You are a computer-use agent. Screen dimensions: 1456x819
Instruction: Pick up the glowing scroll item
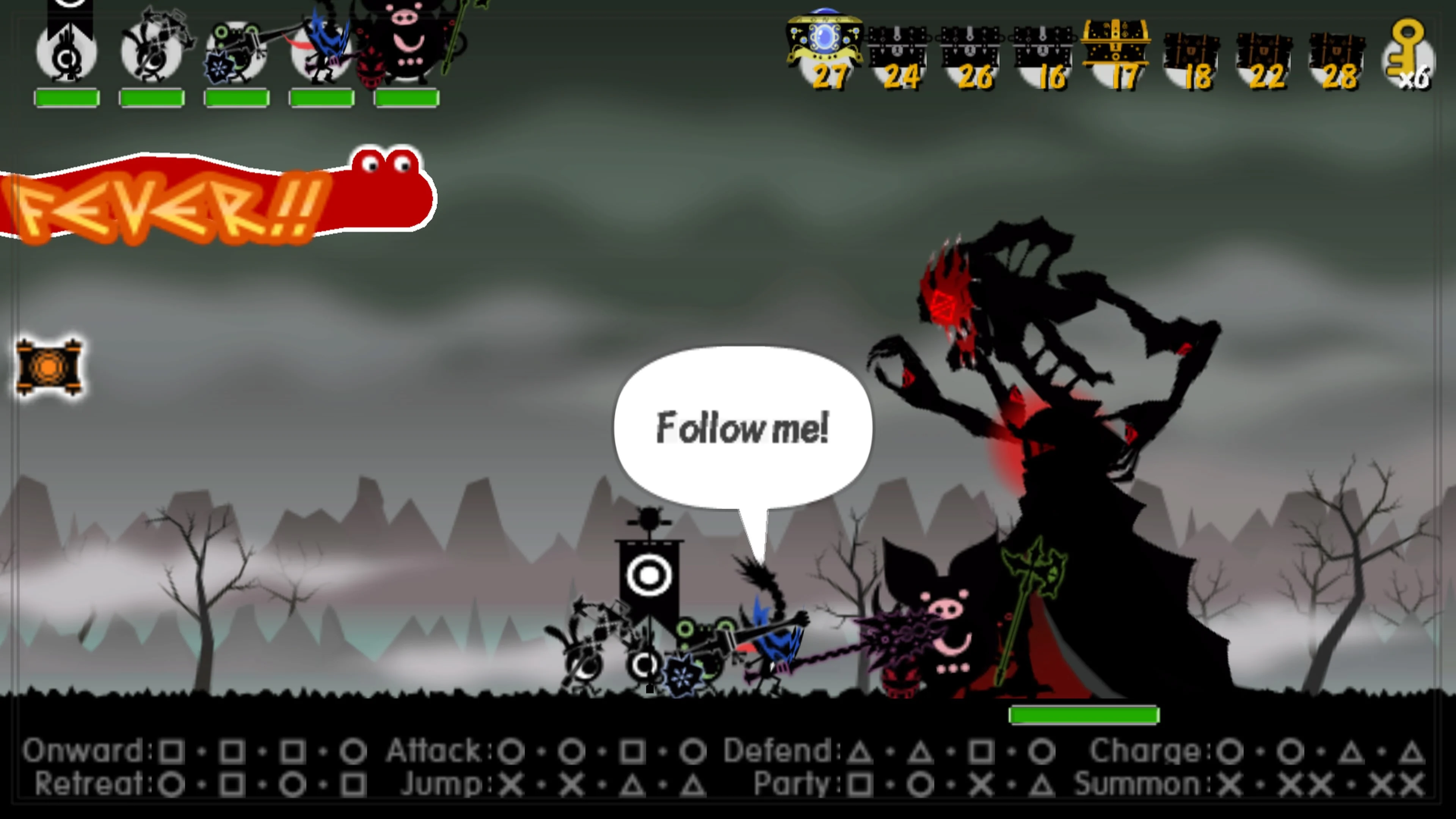[x=48, y=367]
